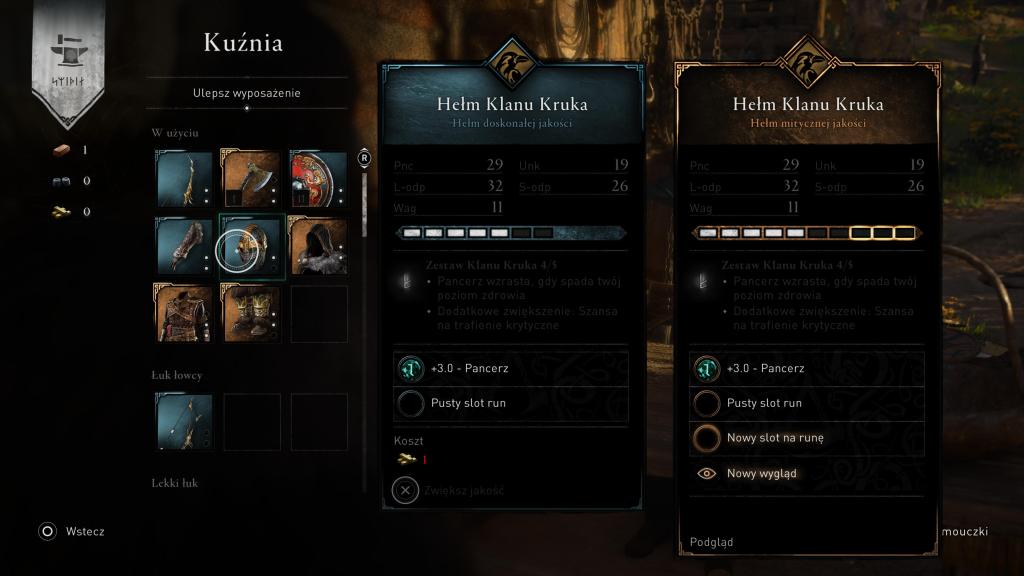Select the fur bracers equipment slot
This screenshot has width=1024, height=576.
tap(184, 247)
